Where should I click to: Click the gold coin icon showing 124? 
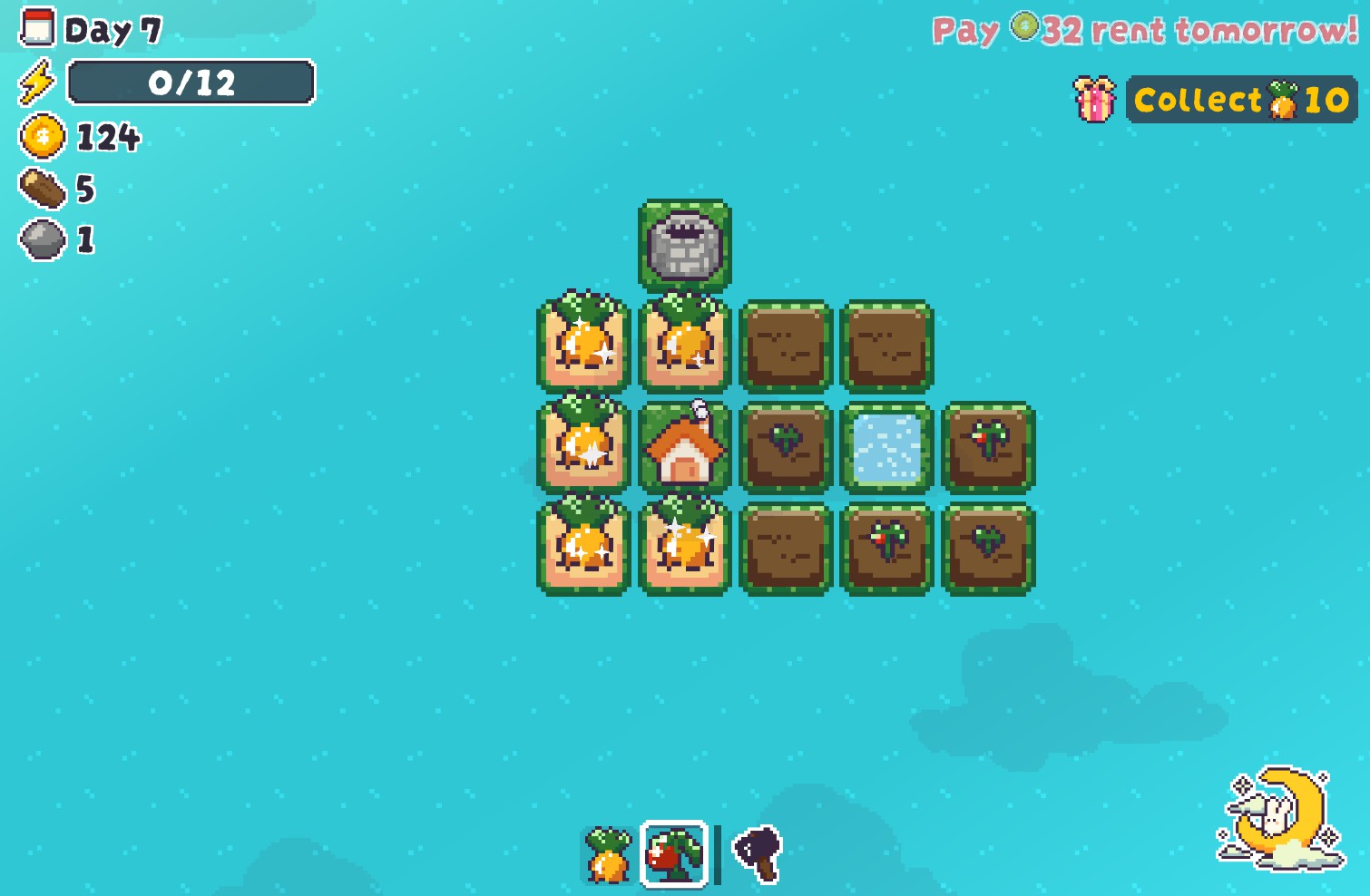point(40,138)
